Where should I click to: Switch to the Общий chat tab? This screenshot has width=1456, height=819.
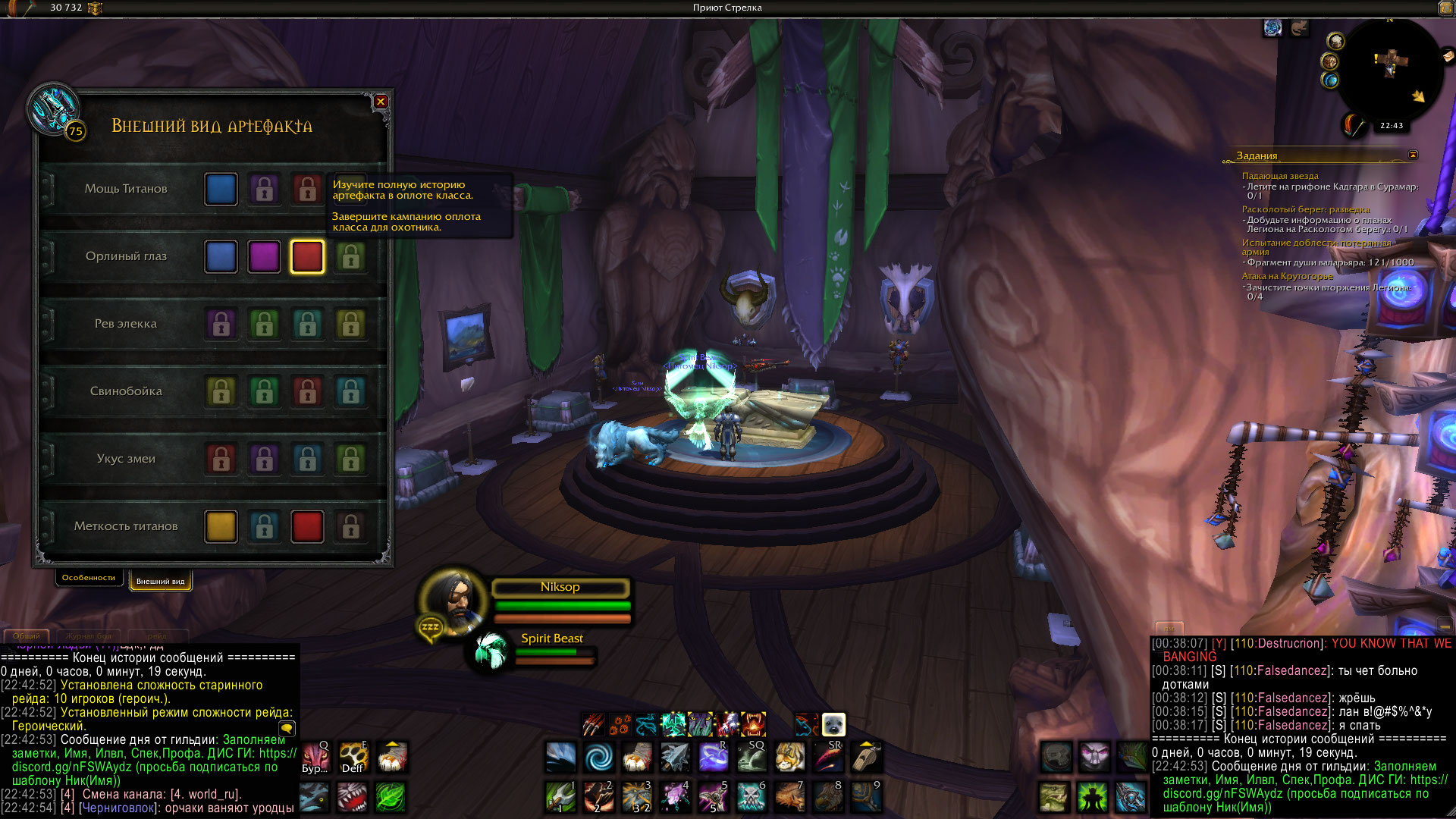tap(27, 636)
